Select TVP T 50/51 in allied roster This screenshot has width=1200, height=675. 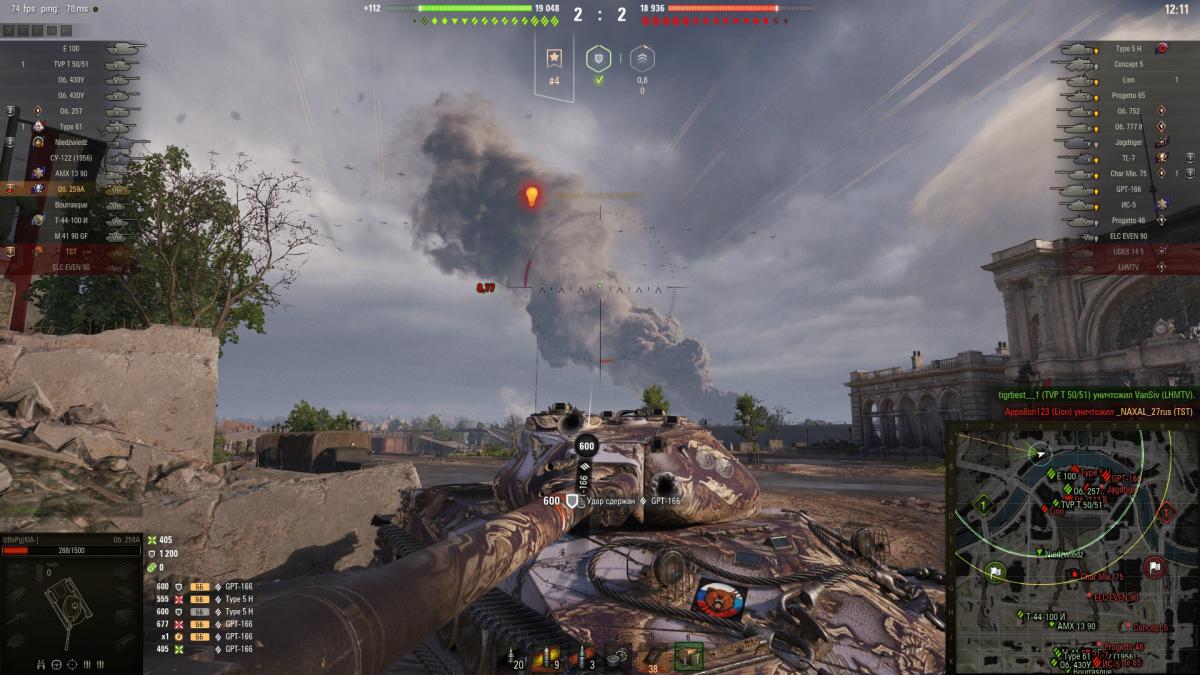point(75,64)
